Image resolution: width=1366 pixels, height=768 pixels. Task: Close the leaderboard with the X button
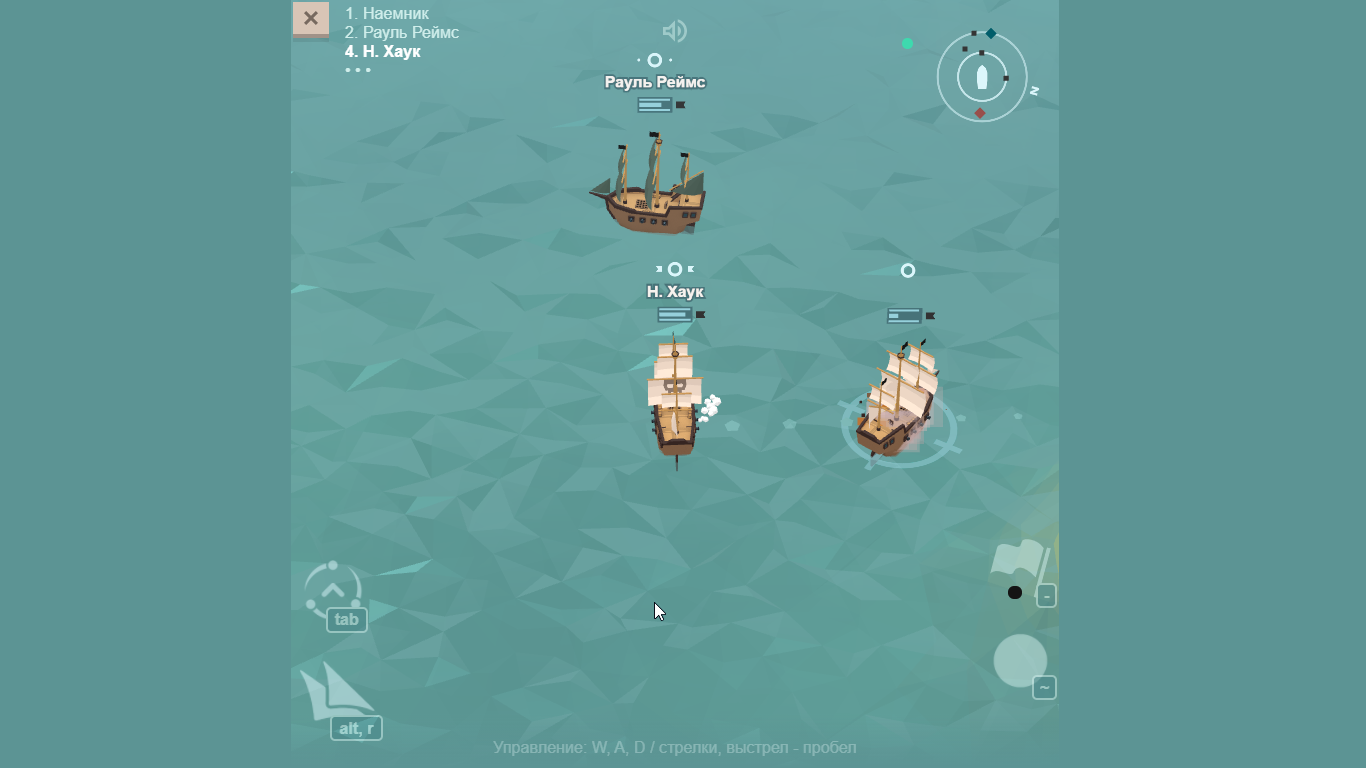[310, 18]
